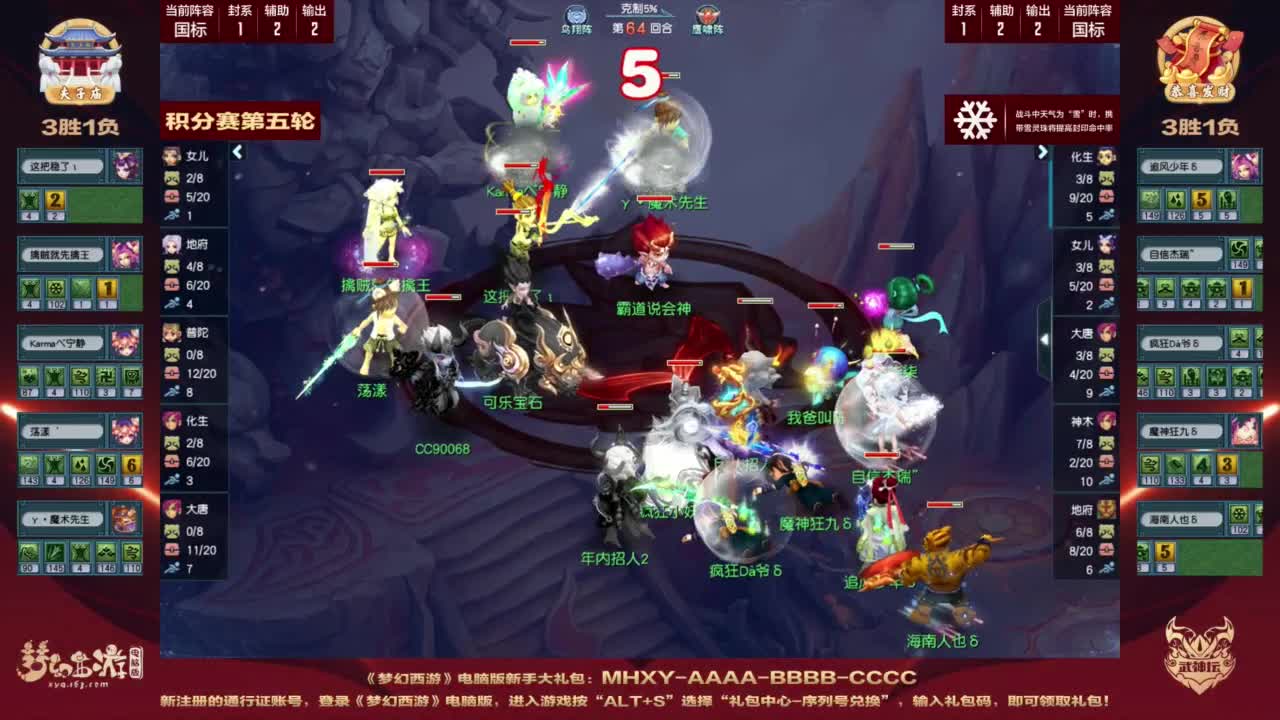Toggle the numbered "2" buff under 这把稳了
The width and height of the screenshot is (1280, 720).
click(55, 202)
